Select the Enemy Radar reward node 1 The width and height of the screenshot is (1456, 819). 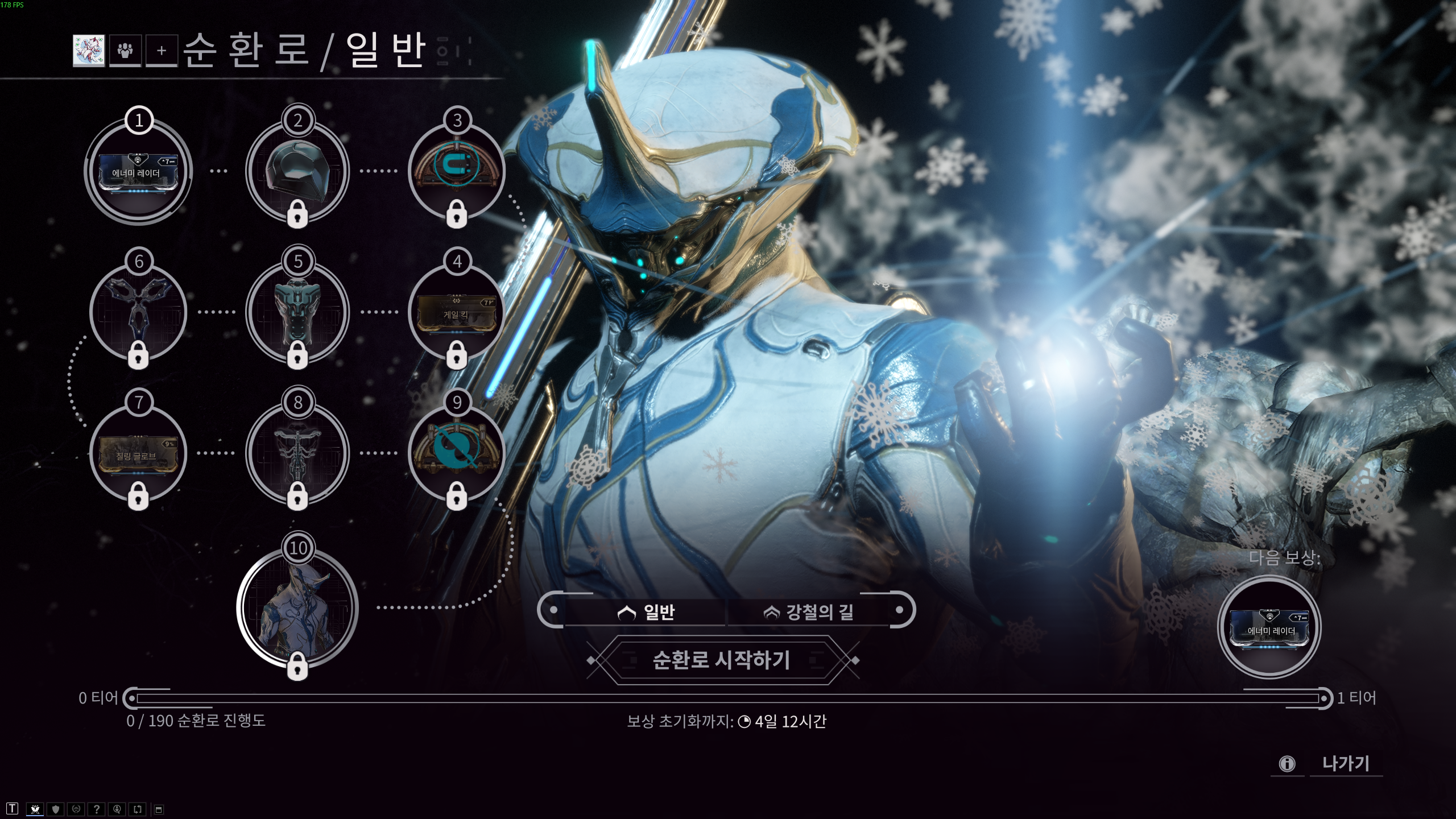coord(138,171)
